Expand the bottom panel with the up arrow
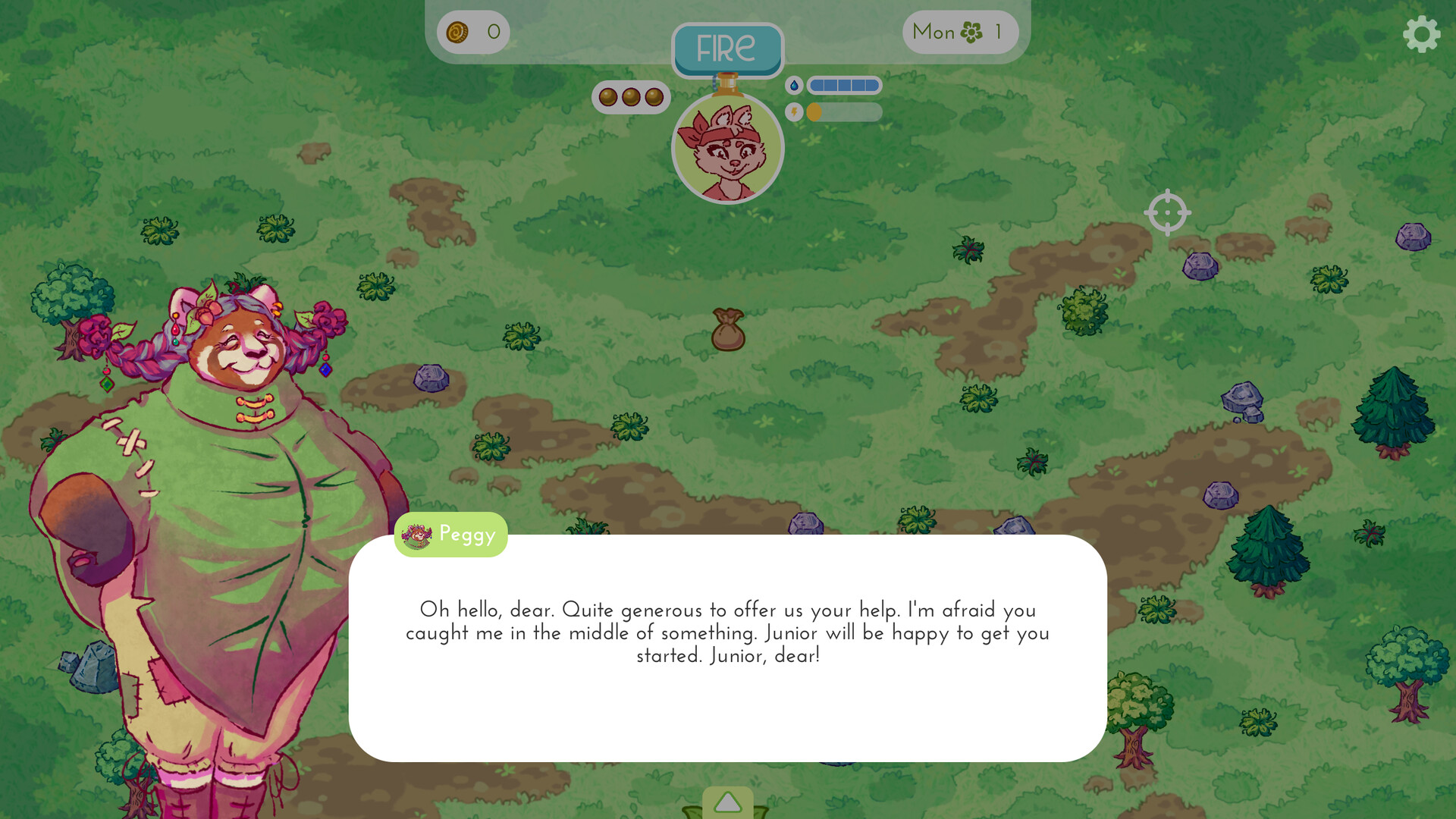 click(x=728, y=801)
